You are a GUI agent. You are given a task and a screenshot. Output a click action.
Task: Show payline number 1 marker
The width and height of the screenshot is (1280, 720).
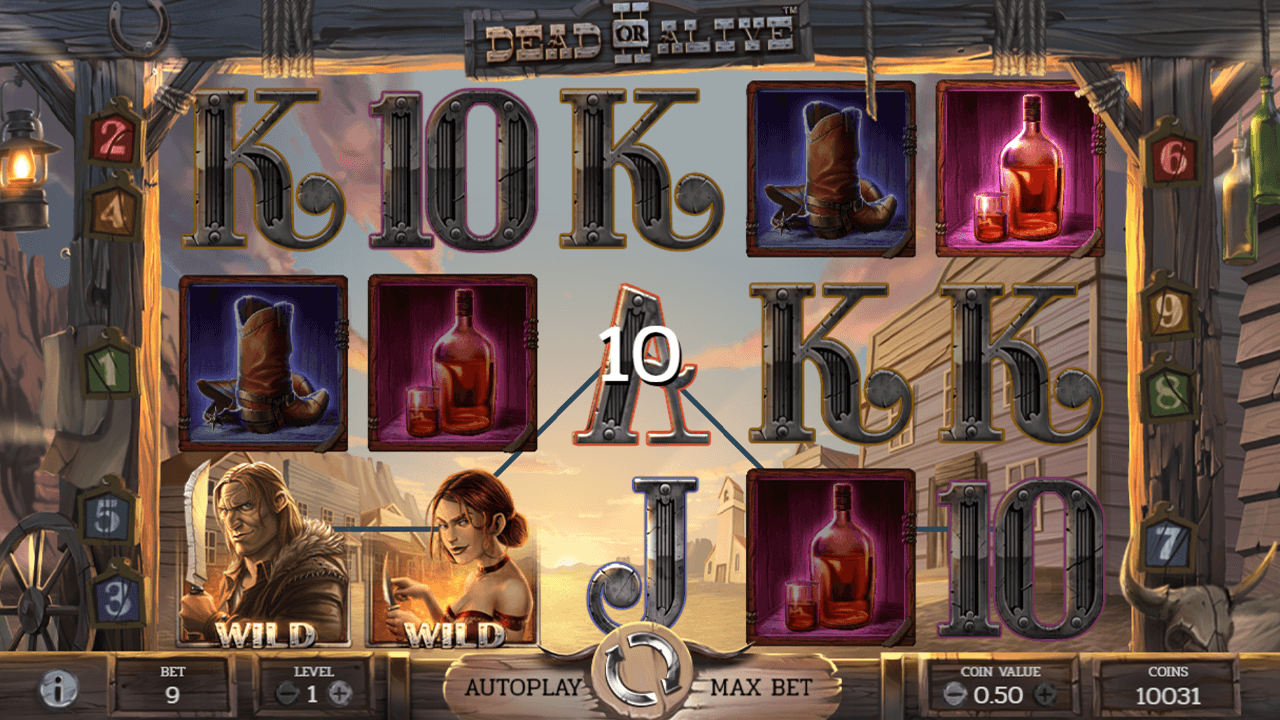tap(110, 366)
